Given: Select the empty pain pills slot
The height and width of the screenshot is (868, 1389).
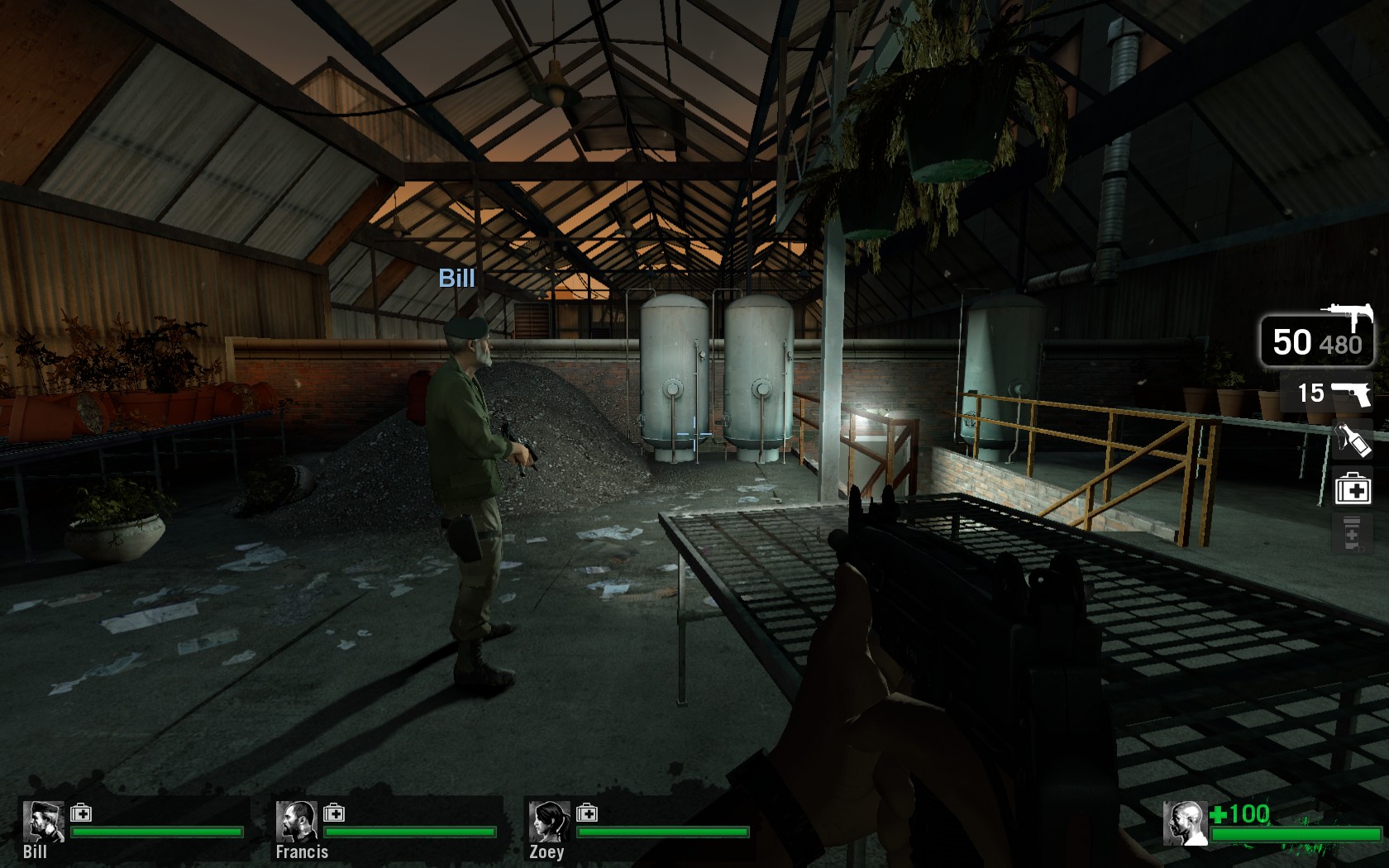Looking at the screenshot, I should (x=1352, y=533).
